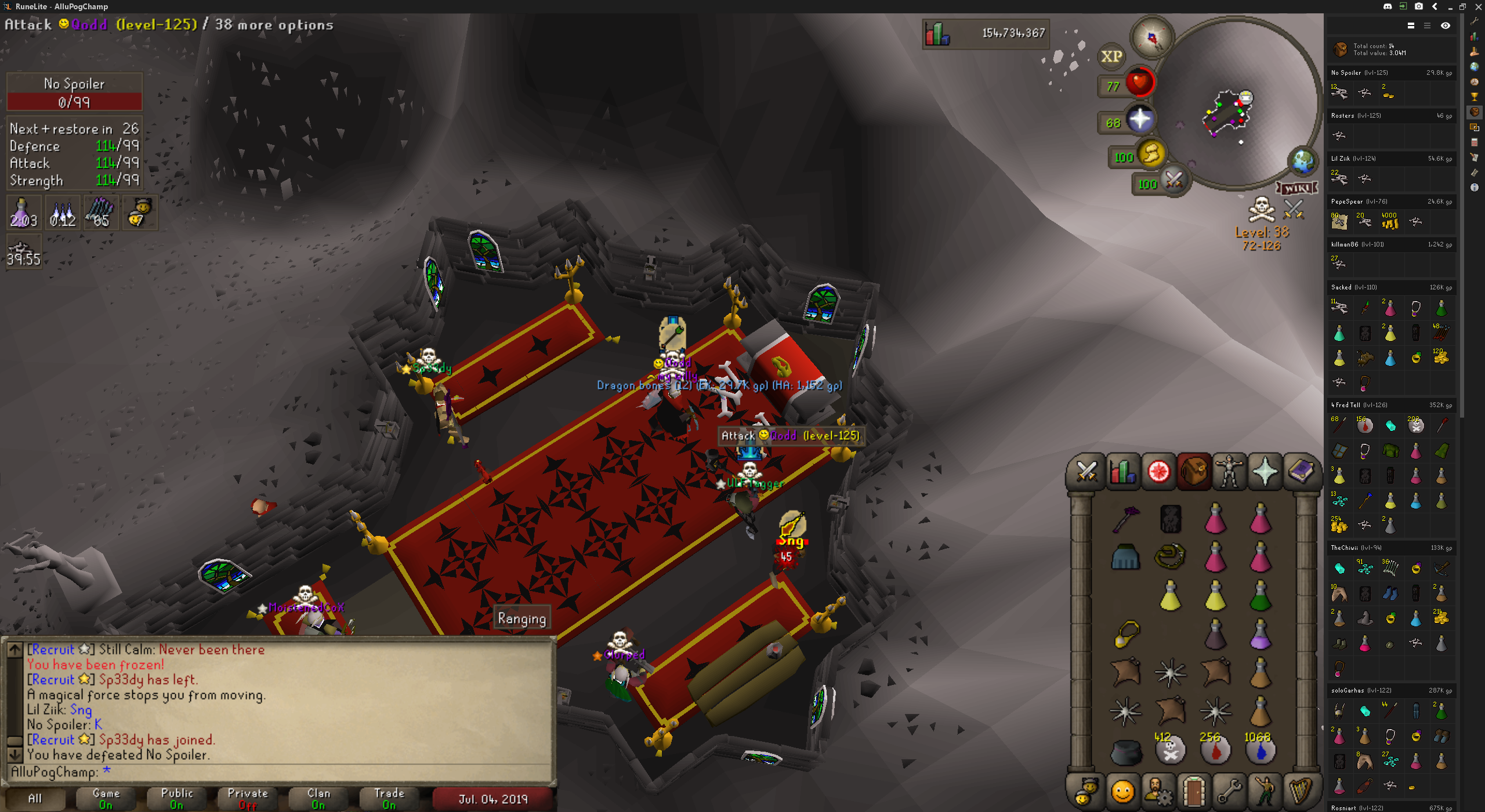Open the Worn Equipment tab
This screenshot has width=1485, height=812.
click(1229, 472)
